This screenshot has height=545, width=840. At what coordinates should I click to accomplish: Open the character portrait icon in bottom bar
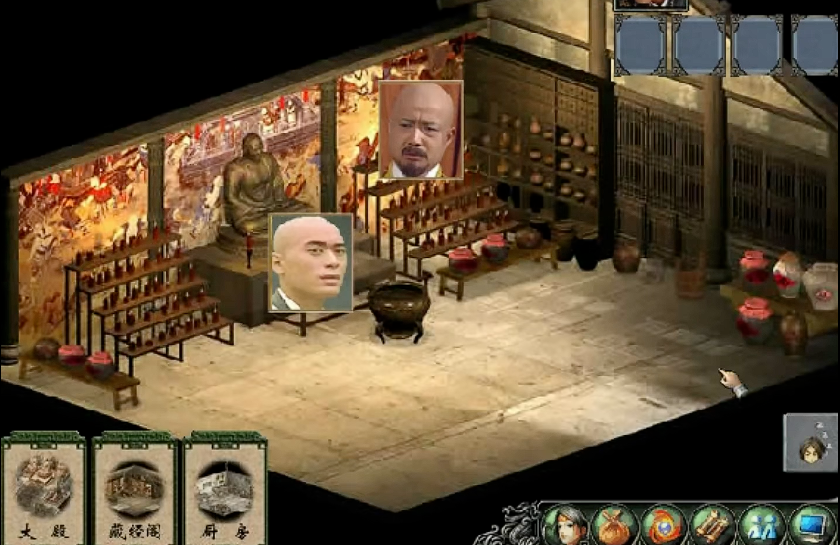click(566, 525)
